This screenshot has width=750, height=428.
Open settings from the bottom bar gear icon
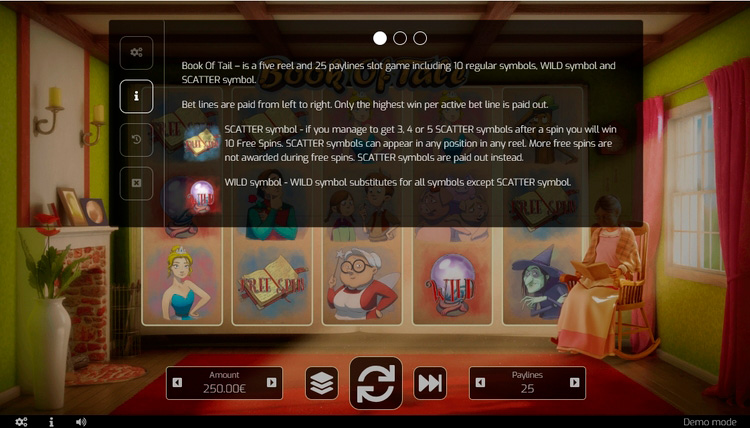(22, 422)
